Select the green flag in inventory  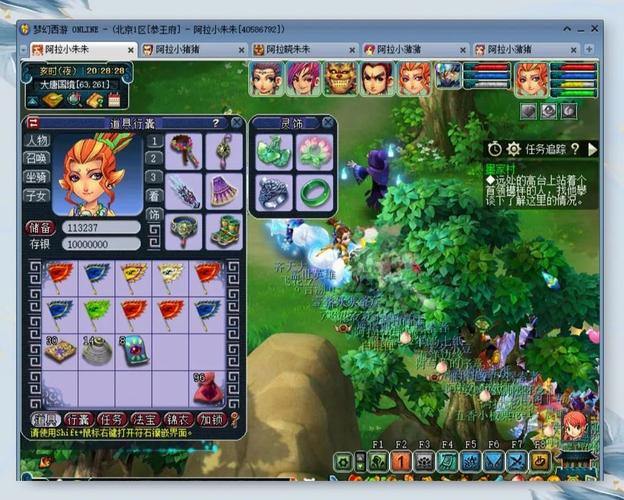pyautogui.click(x=96, y=313)
